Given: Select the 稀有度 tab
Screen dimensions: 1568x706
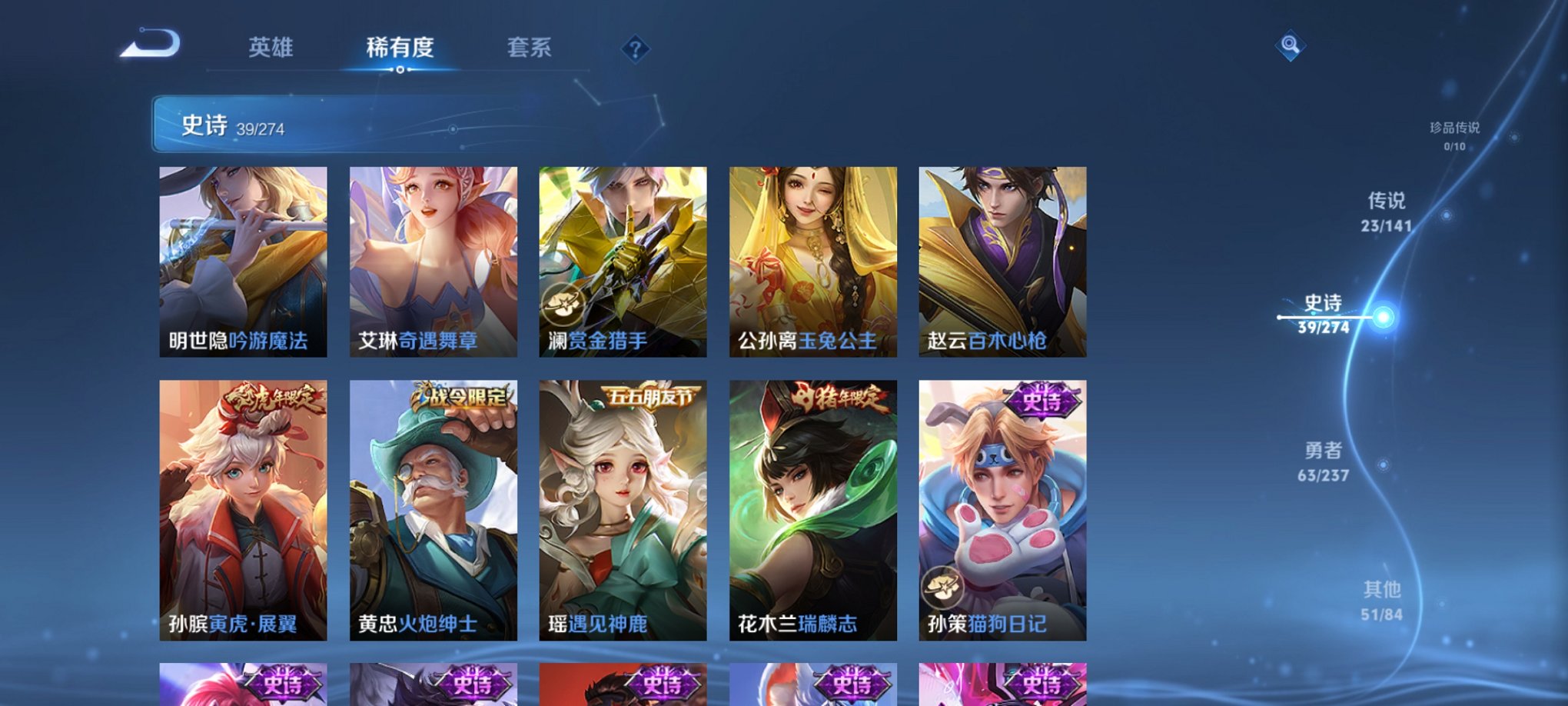Looking at the screenshot, I should pyautogui.click(x=400, y=48).
